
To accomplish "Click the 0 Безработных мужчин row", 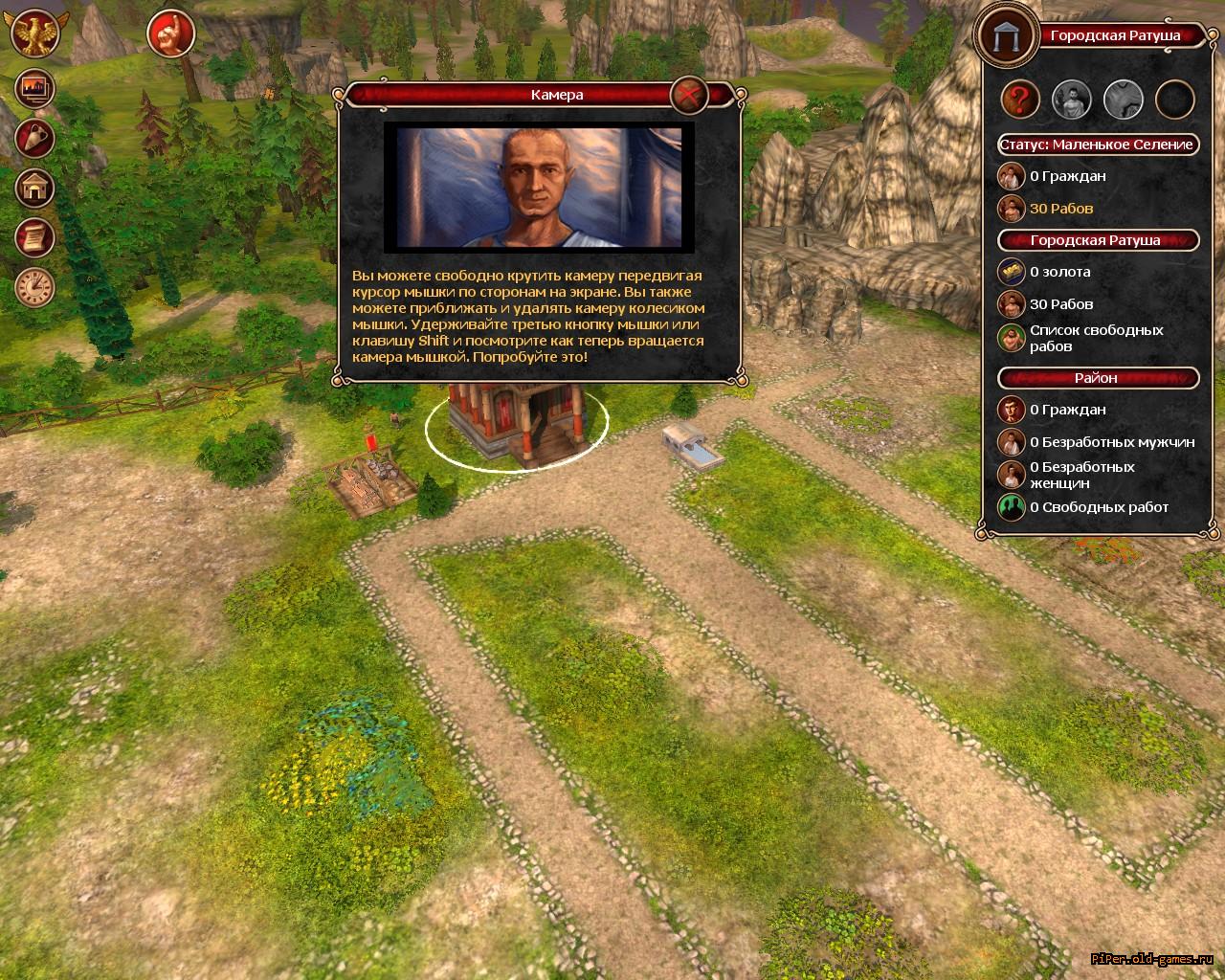I will pyautogui.click(x=1111, y=442).
